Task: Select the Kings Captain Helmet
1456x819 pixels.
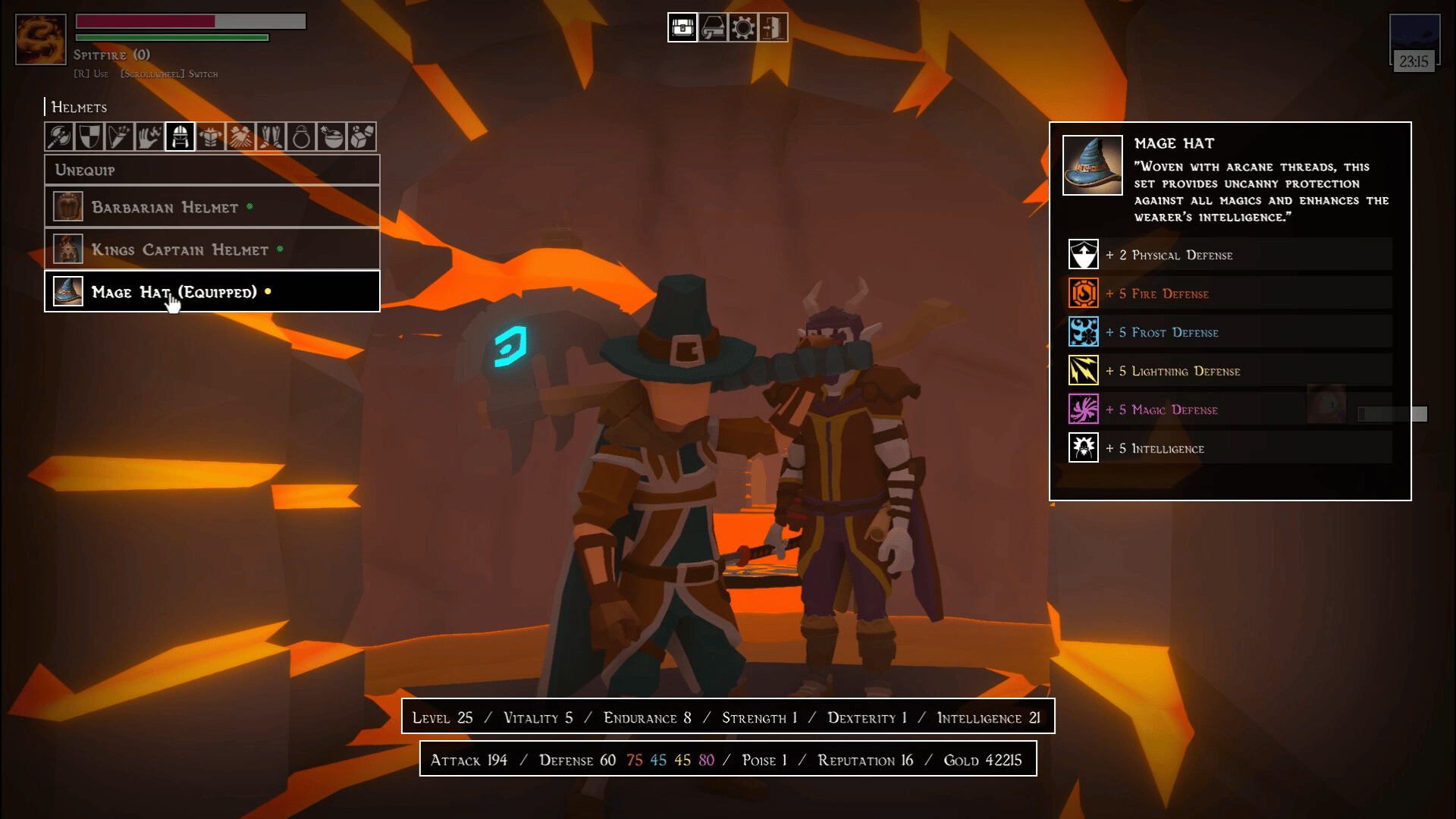Action: [212, 249]
